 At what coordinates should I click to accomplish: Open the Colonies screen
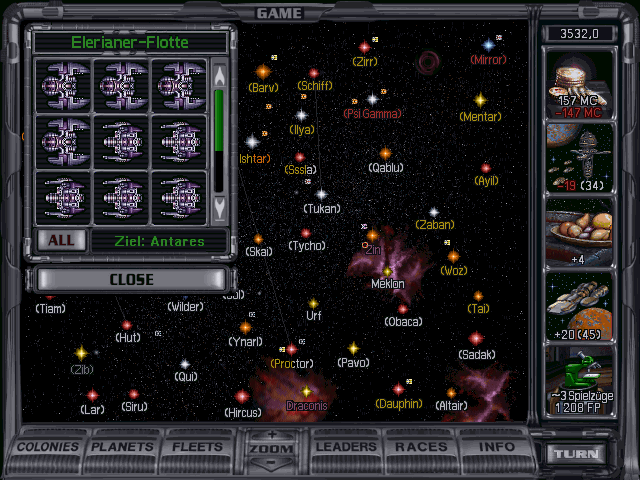click(x=49, y=447)
